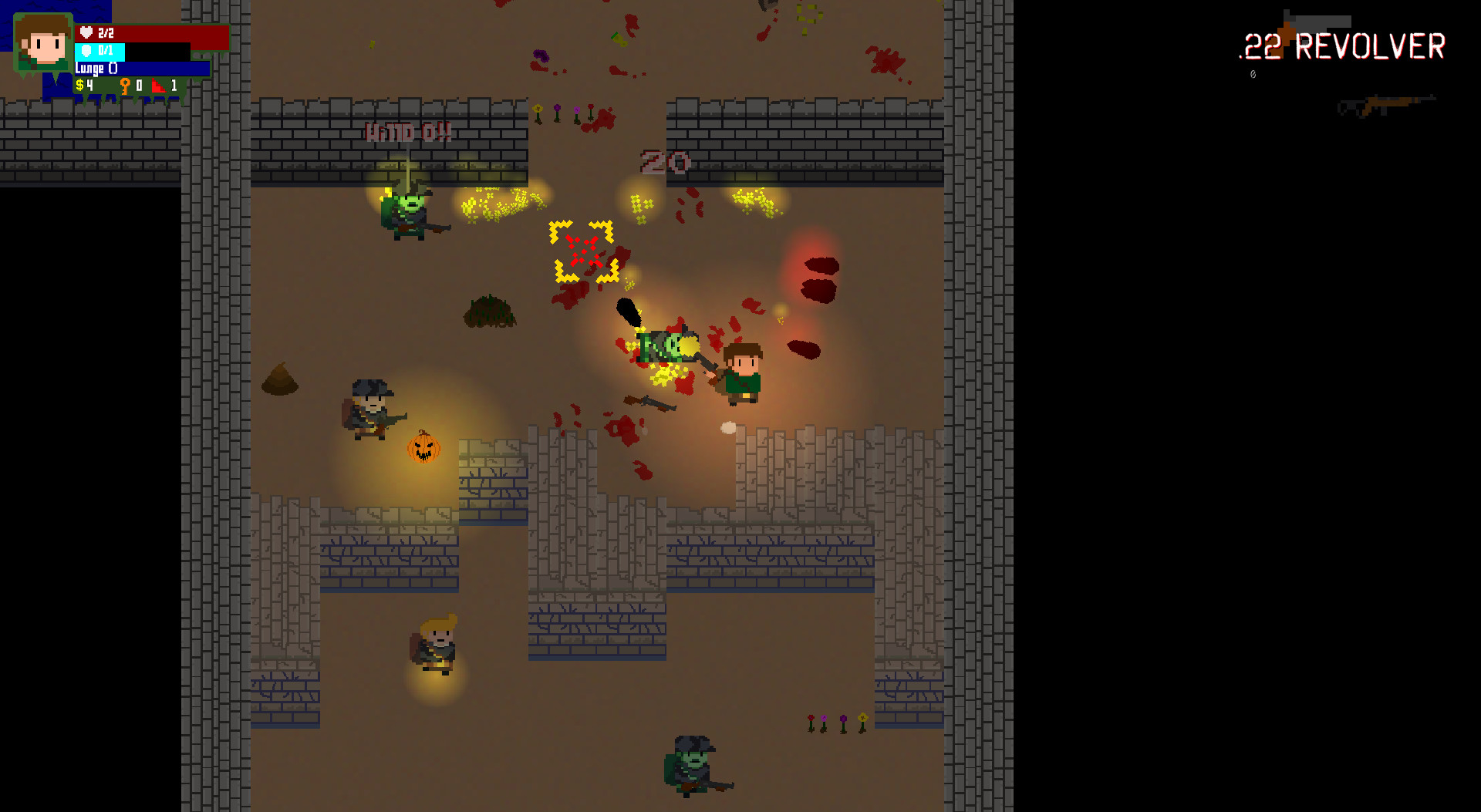Viewport: 1481px width, 812px height.
Task: Click the shield icon on the armor bar
Action: coord(86,51)
